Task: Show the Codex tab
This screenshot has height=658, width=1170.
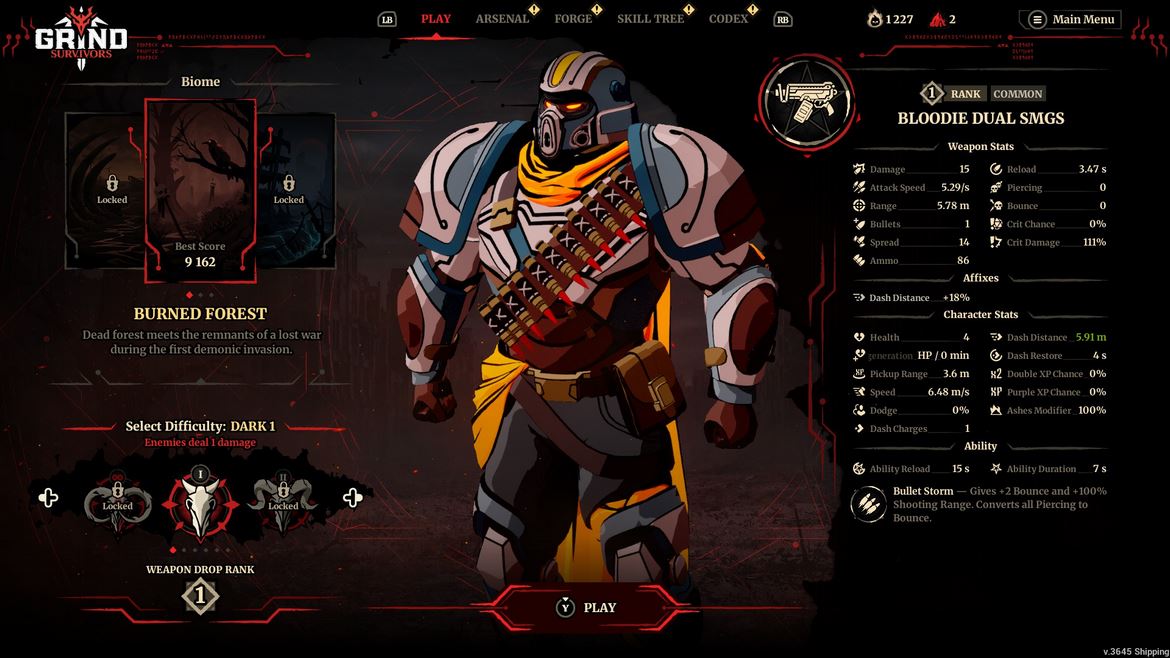Action: tap(728, 19)
